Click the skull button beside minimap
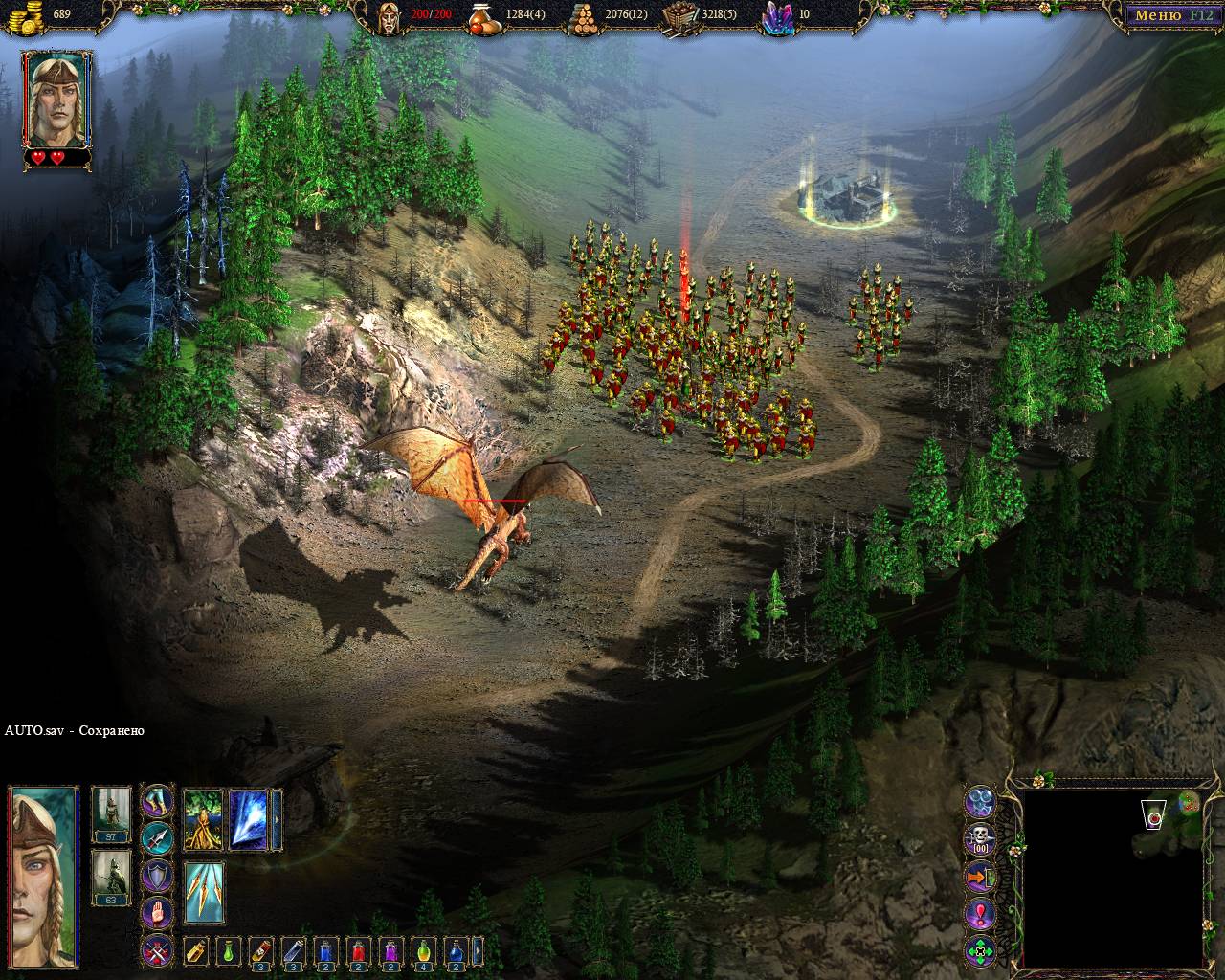 point(981,839)
